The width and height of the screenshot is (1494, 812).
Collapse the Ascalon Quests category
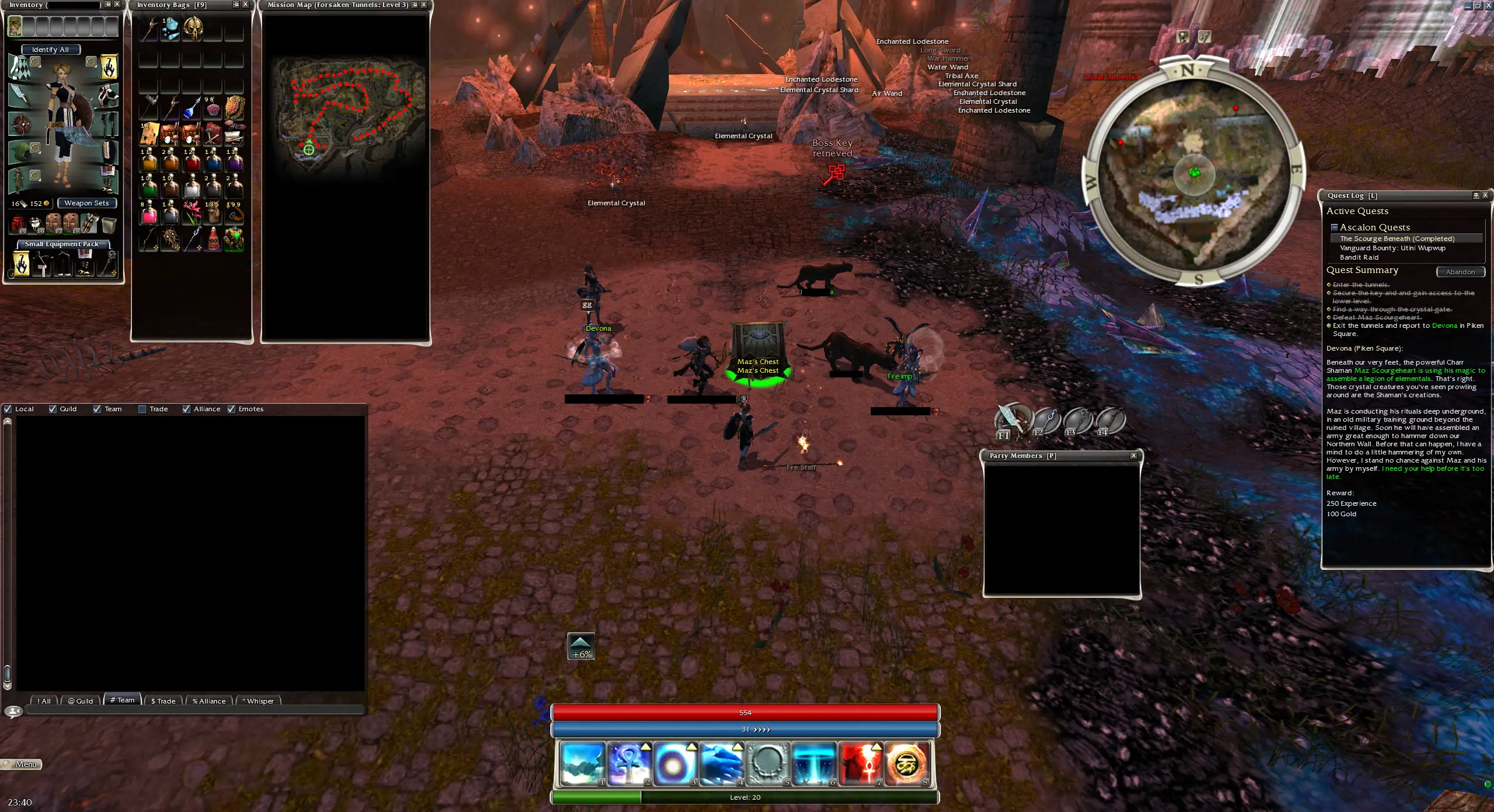tap(1334, 227)
